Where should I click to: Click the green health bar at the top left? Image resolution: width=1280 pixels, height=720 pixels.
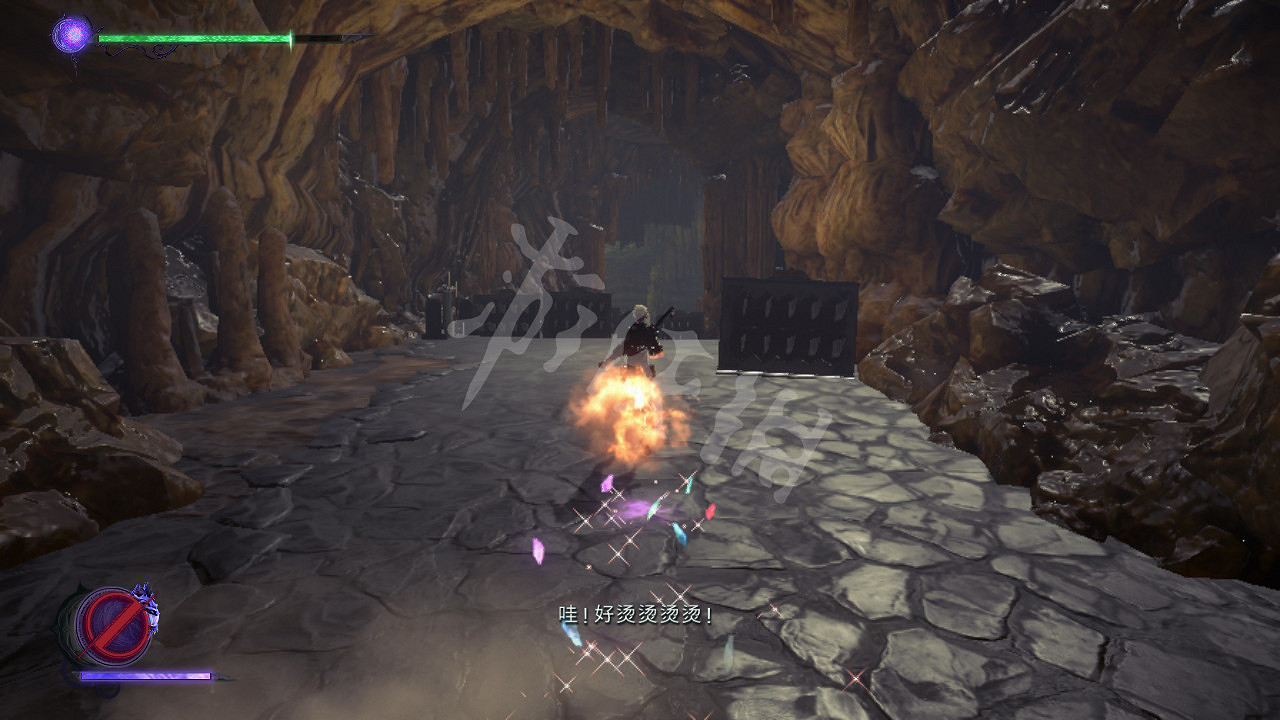coord(190,38)
